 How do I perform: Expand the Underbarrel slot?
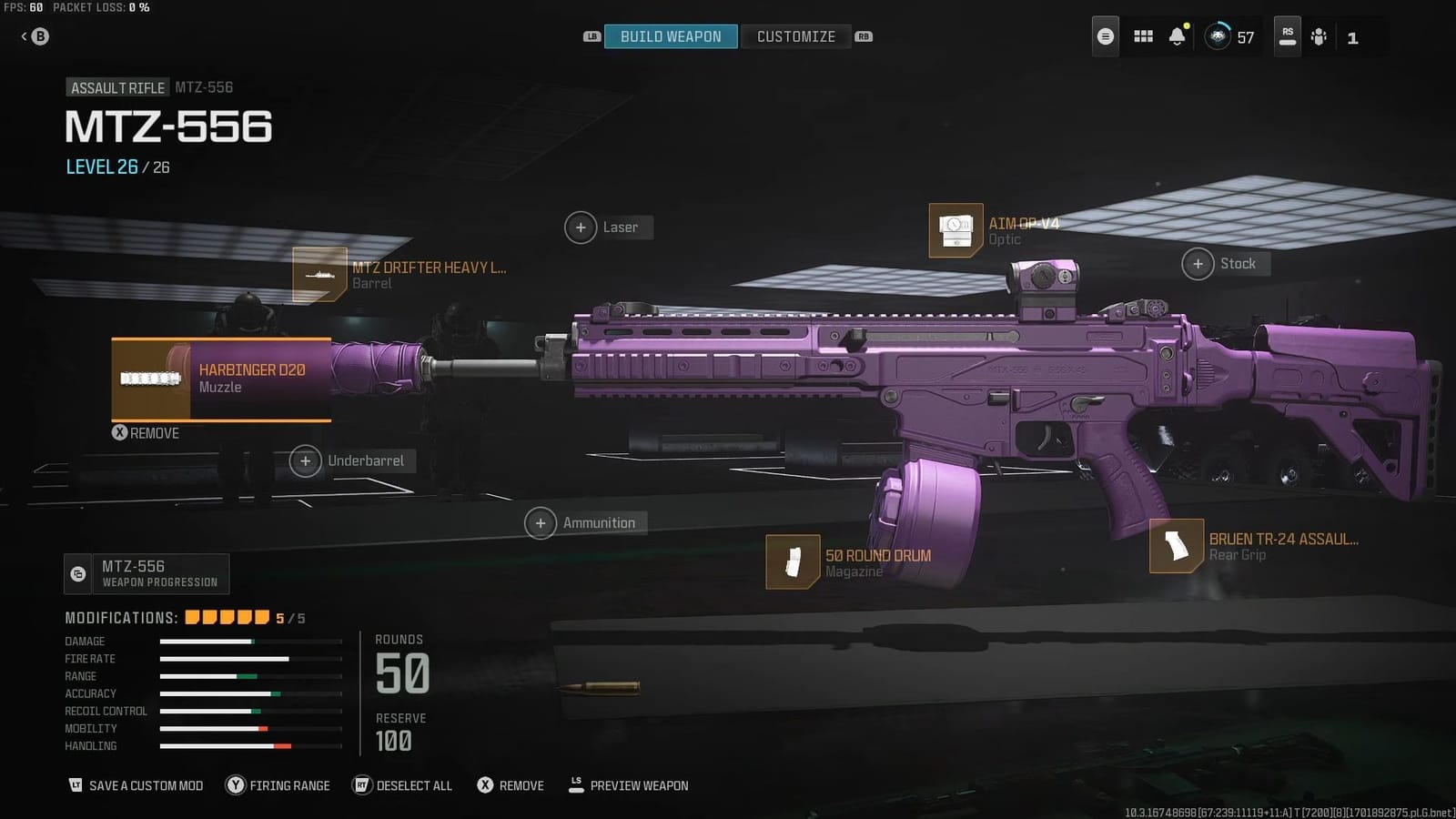[306, 461]
